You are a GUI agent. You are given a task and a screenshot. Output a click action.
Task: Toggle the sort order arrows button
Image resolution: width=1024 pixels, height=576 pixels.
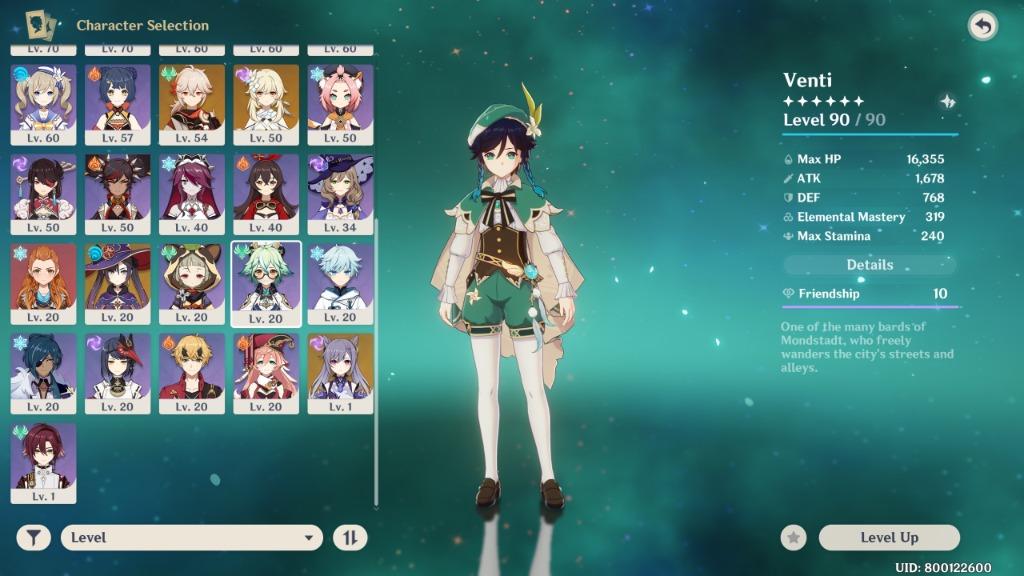point(350,538)
